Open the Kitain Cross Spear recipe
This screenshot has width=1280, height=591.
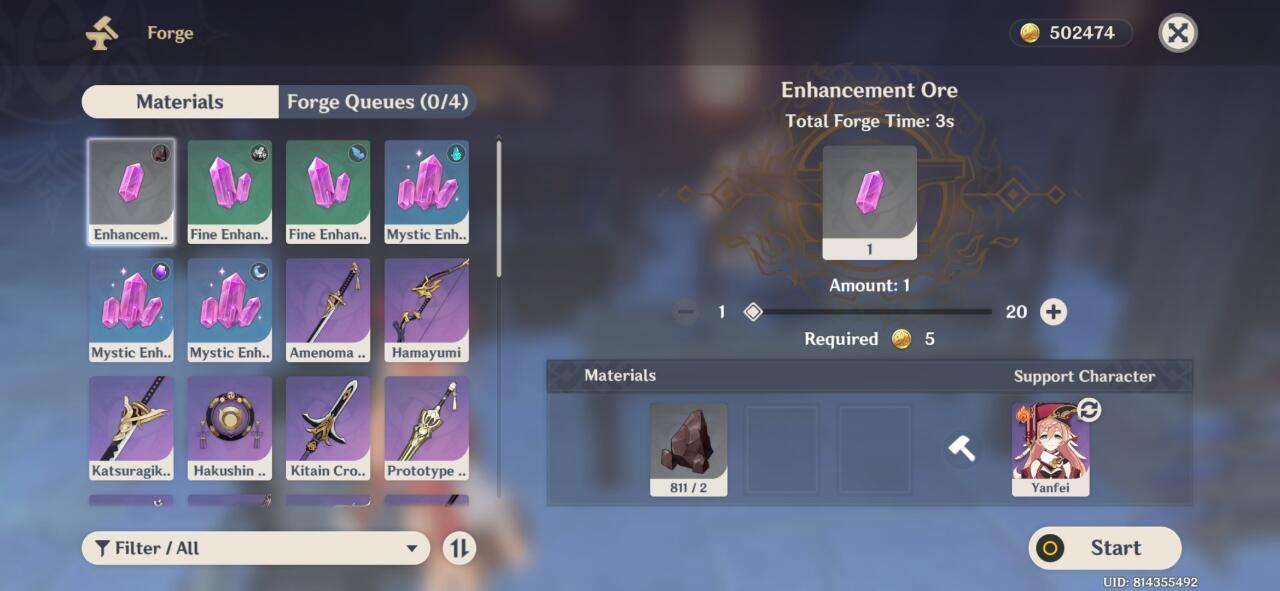click(x=328, y=427)
